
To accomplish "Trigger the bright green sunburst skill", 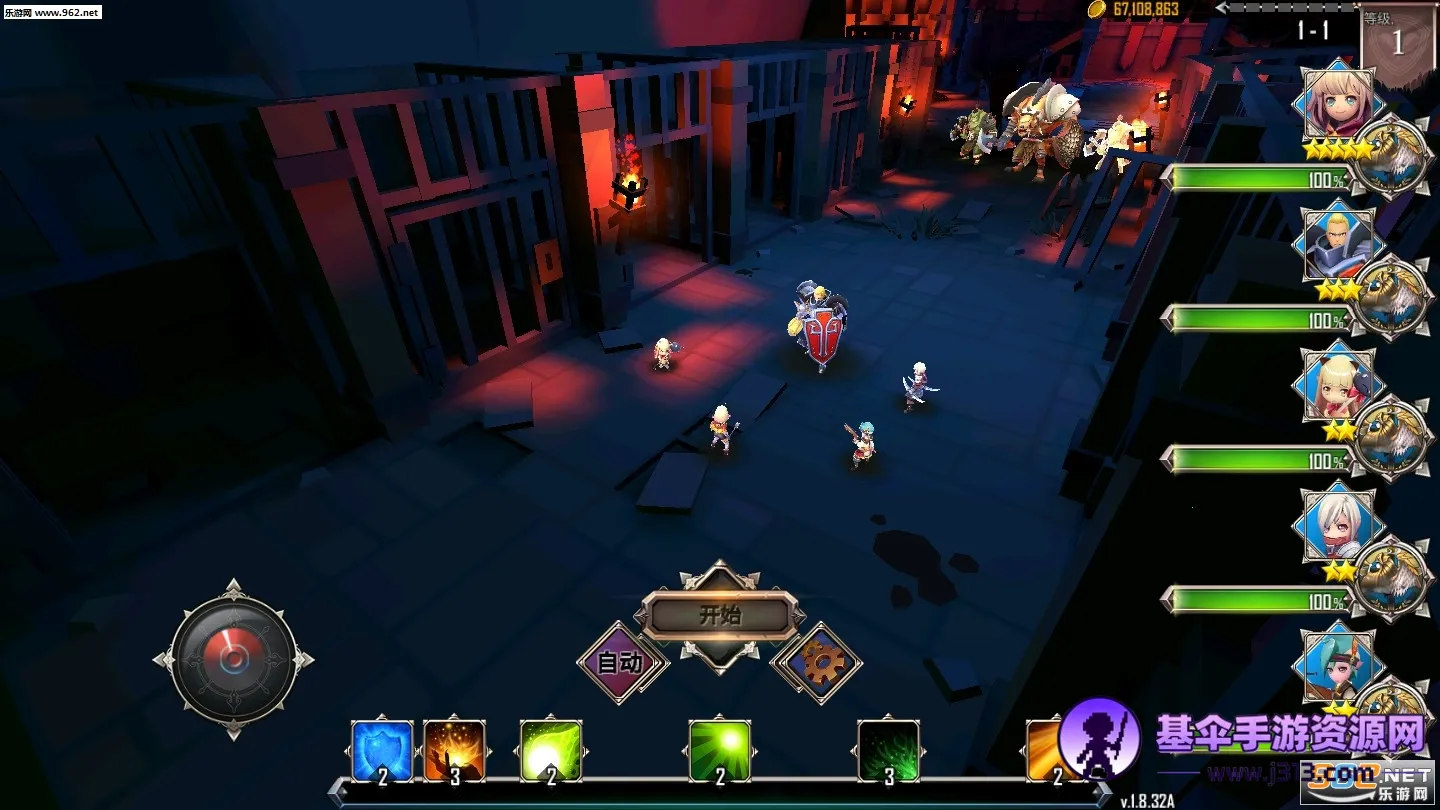I will coord(720,750).
